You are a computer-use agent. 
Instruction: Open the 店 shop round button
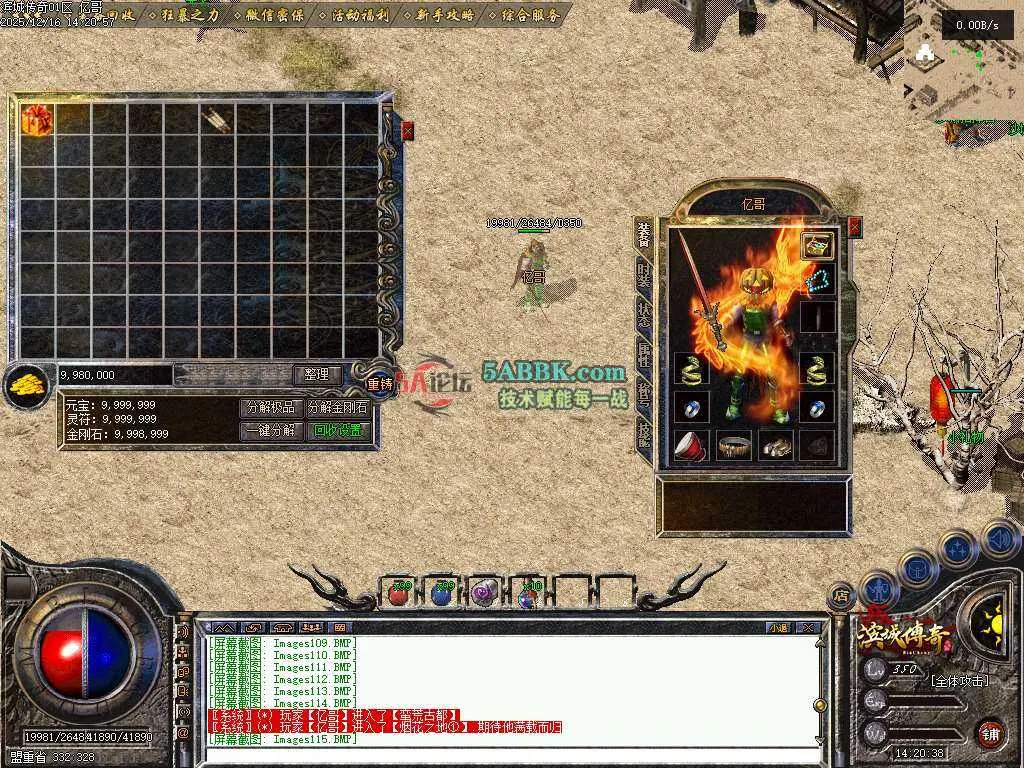coord(841,594)
